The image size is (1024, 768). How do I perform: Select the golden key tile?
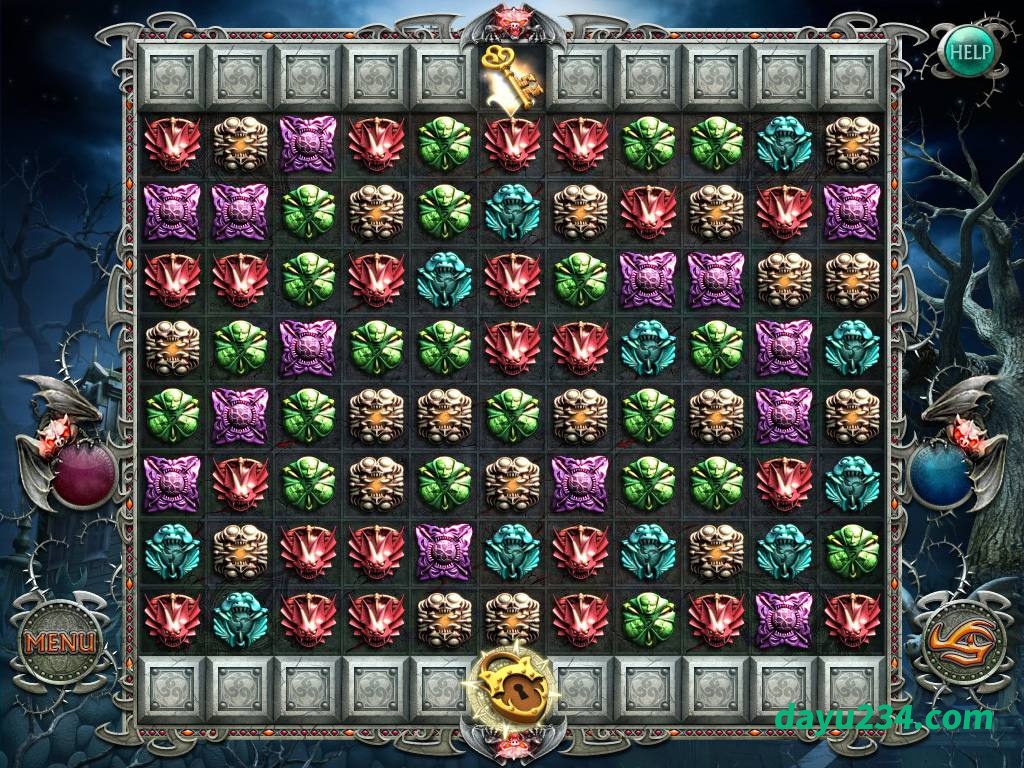(x=511, y=74)
